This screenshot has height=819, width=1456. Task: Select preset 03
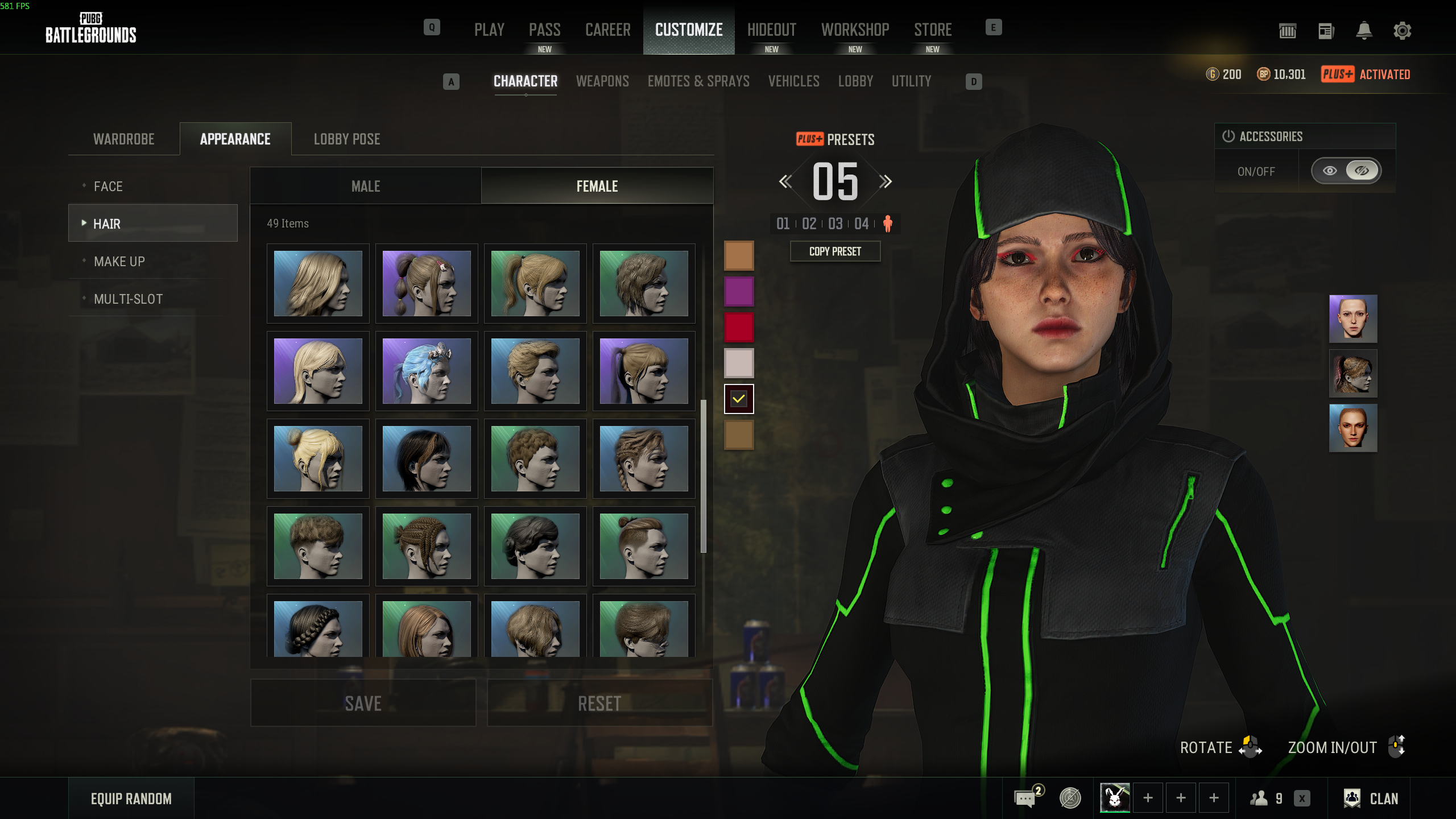coord(835,224)
